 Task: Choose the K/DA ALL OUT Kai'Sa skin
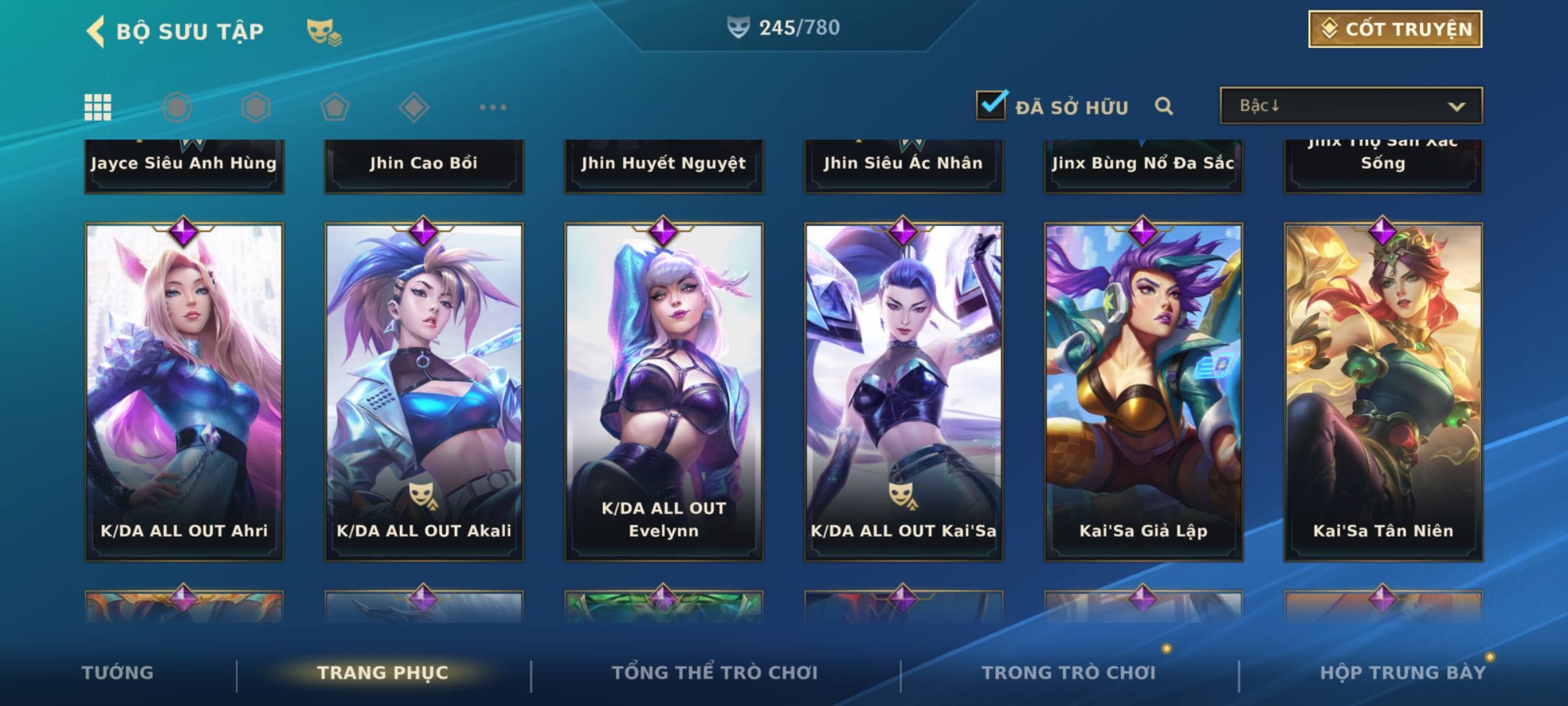[904, 392]
